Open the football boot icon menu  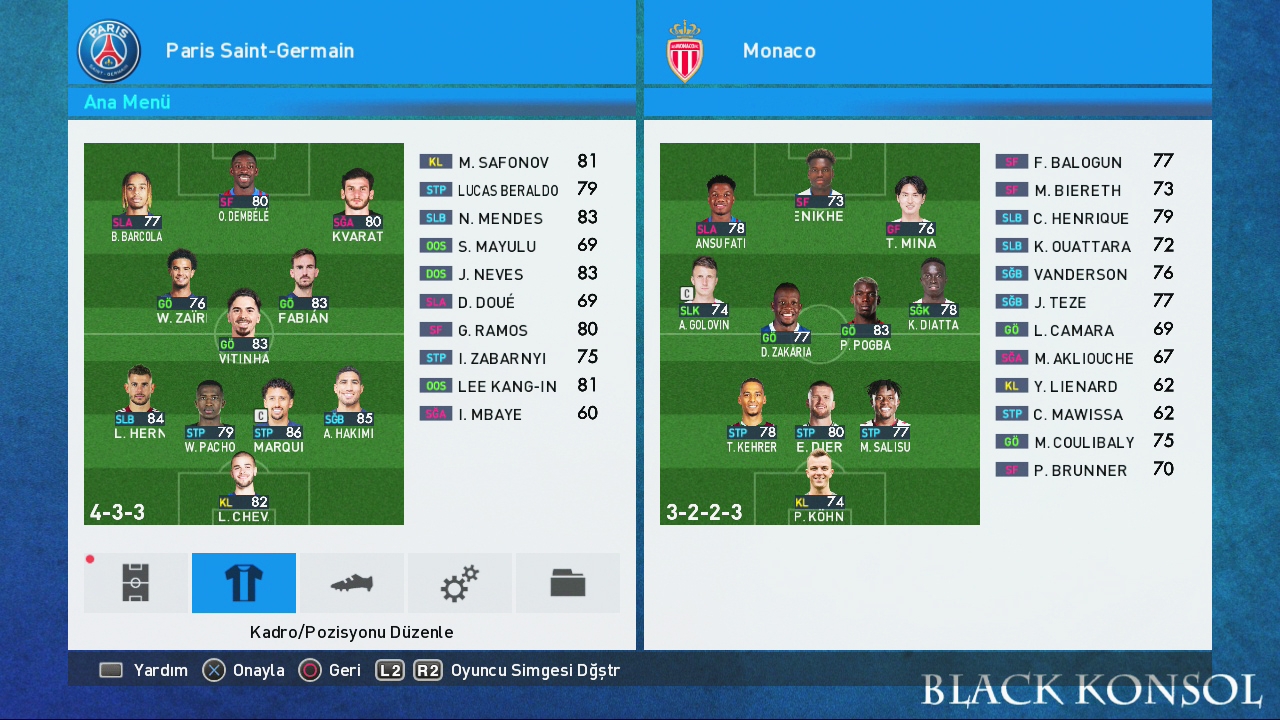(x=352, y=583)
